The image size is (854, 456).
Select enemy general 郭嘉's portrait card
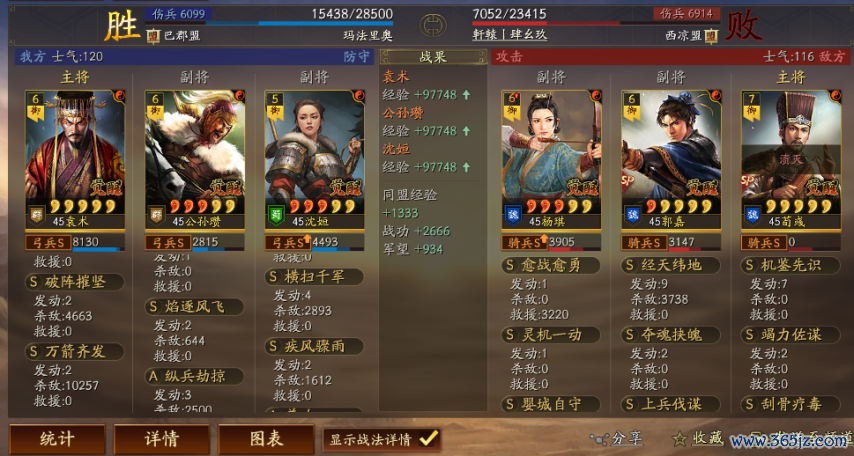click(x=664, y=156)
